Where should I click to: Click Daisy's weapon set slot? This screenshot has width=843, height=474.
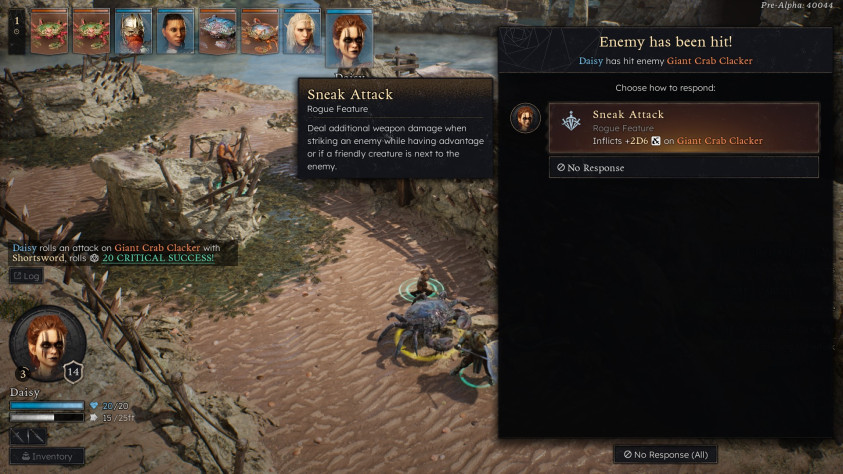coord(30,436)
